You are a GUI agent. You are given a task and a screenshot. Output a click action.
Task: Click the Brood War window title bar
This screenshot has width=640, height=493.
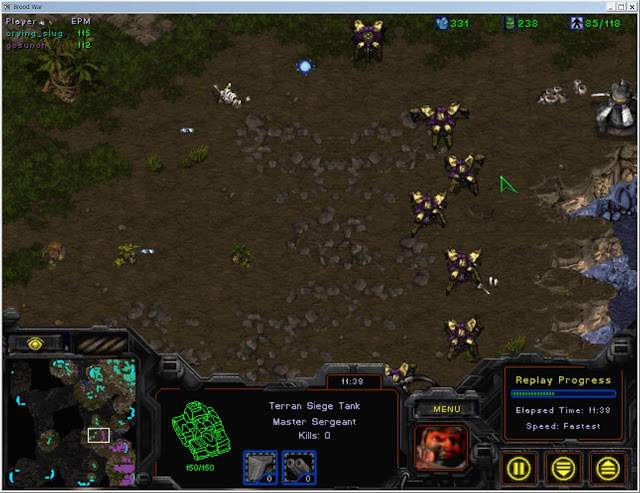pyautogui.click(x=320, y=6)
